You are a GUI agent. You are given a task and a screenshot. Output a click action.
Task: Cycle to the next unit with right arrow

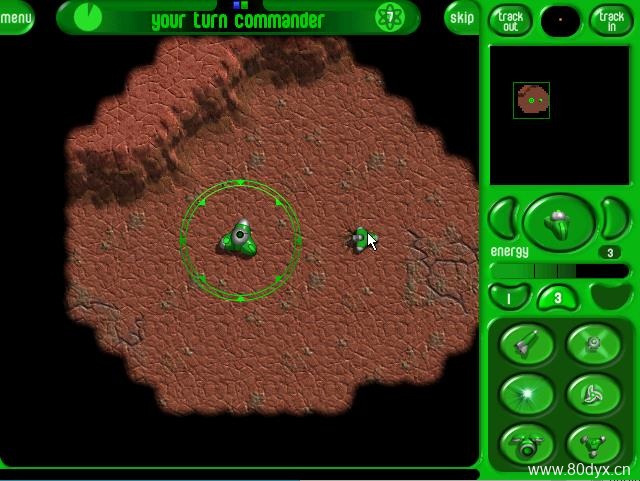coord(613,218)
